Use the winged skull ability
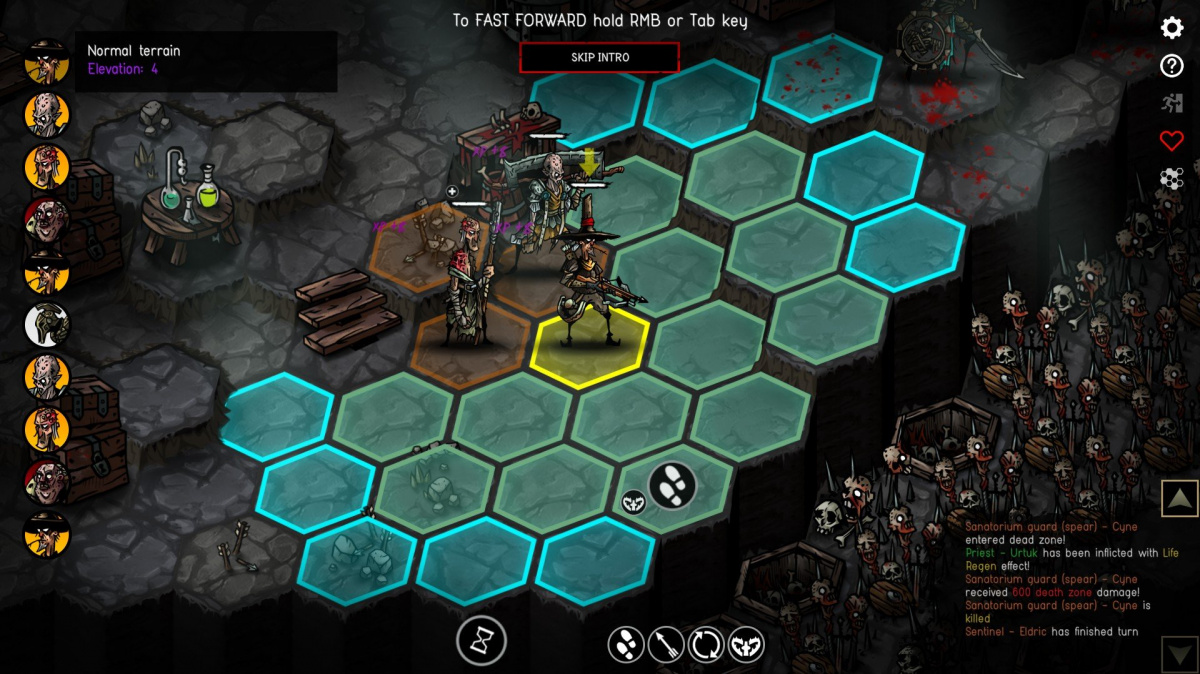1200x674 pixels. (745, 645)
